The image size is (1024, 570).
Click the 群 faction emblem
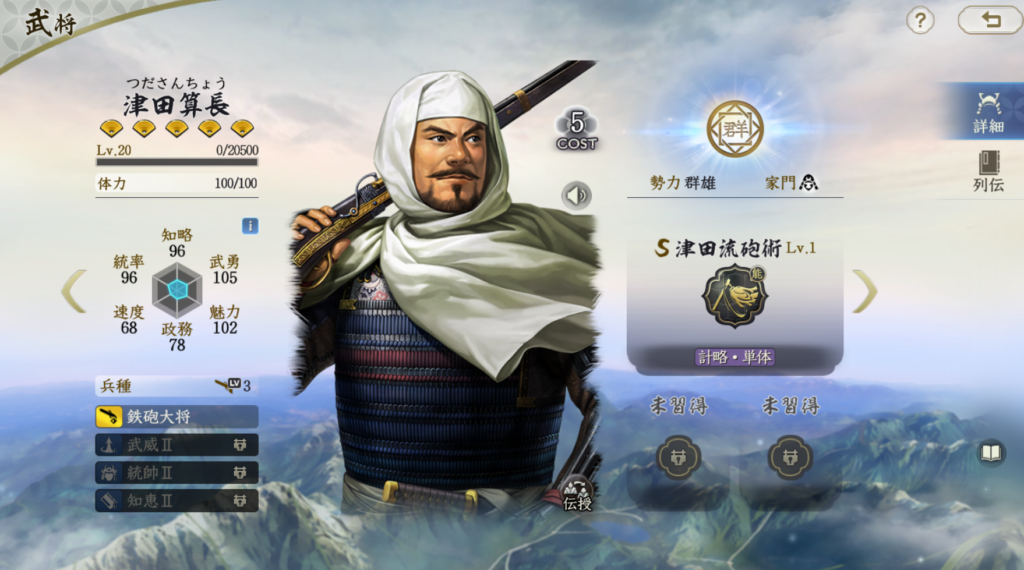point(735,129)
